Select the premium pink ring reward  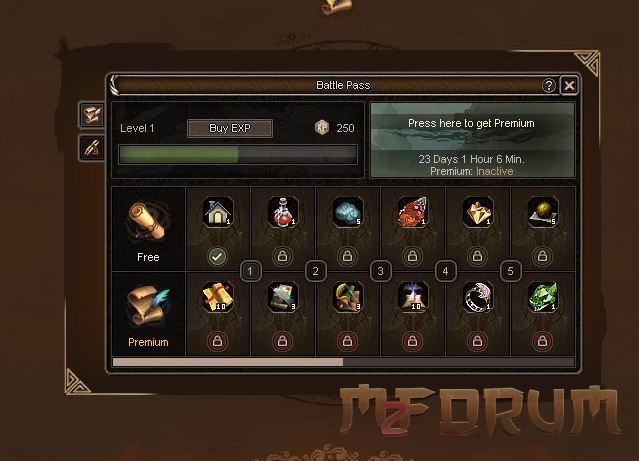tap(477, 298)
